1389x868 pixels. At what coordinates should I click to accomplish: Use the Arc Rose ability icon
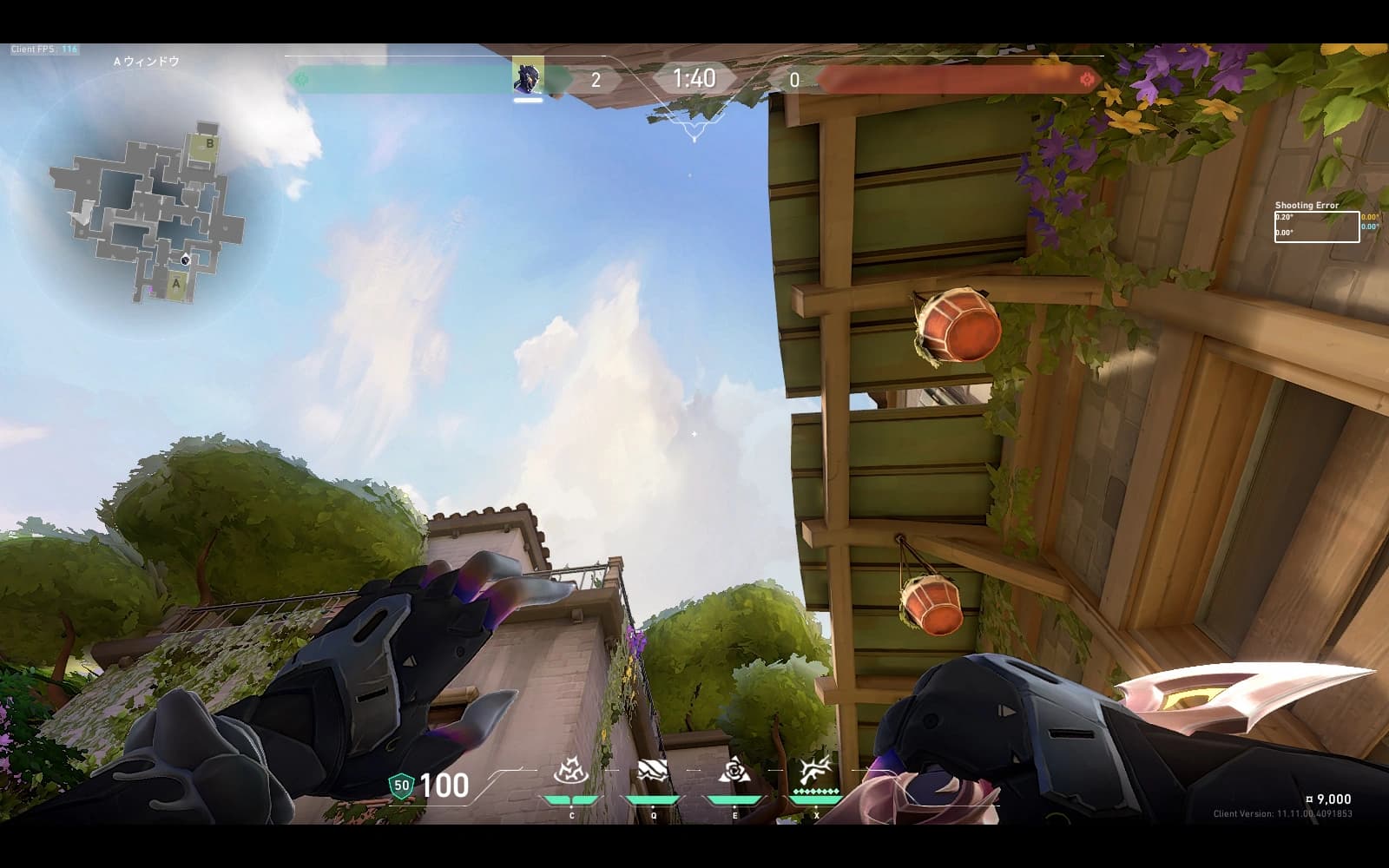point(734,770)
